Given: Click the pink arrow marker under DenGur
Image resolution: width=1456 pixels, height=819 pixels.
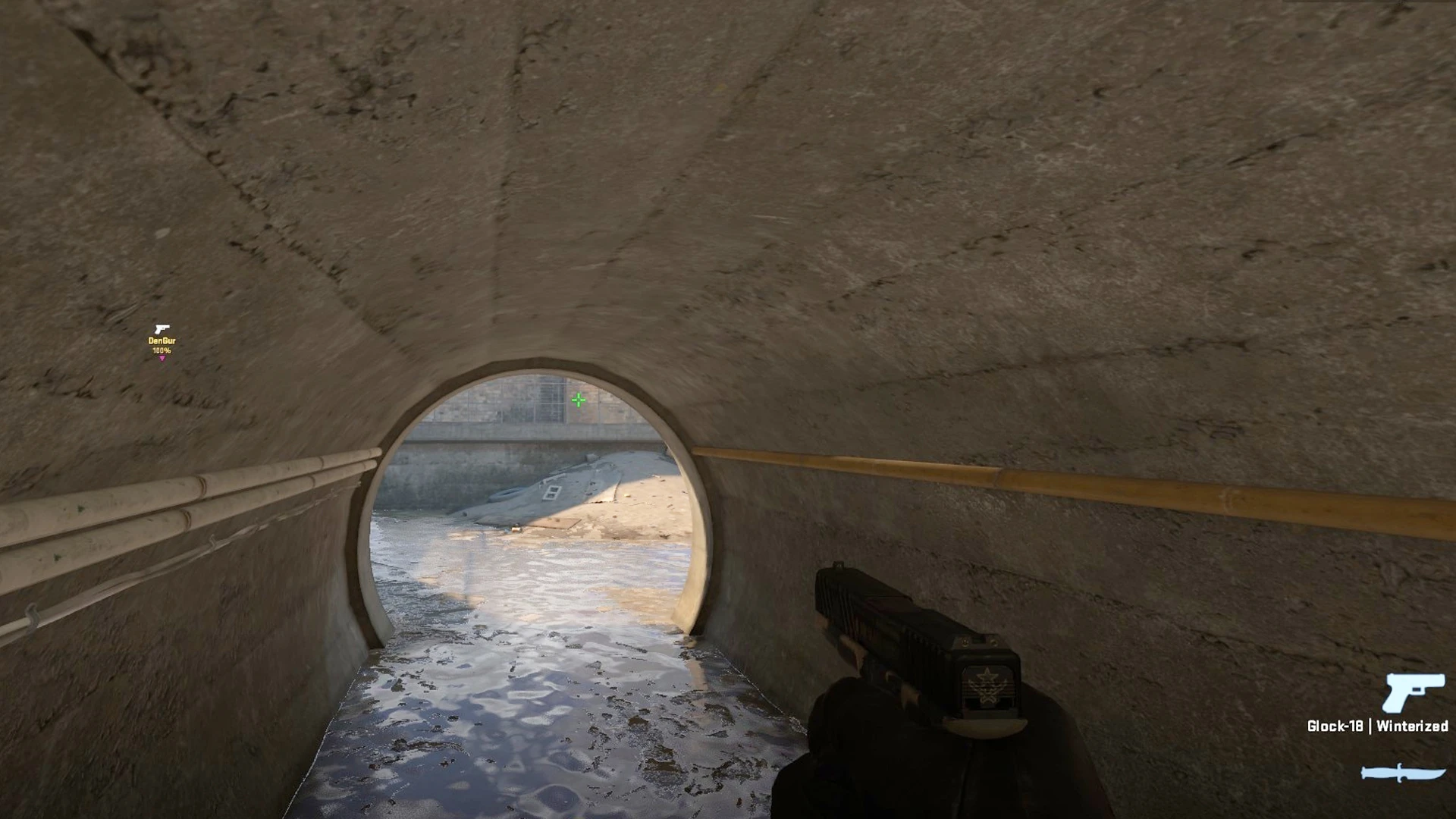Looking at the screenshot, I should click(x=162, y=359).
